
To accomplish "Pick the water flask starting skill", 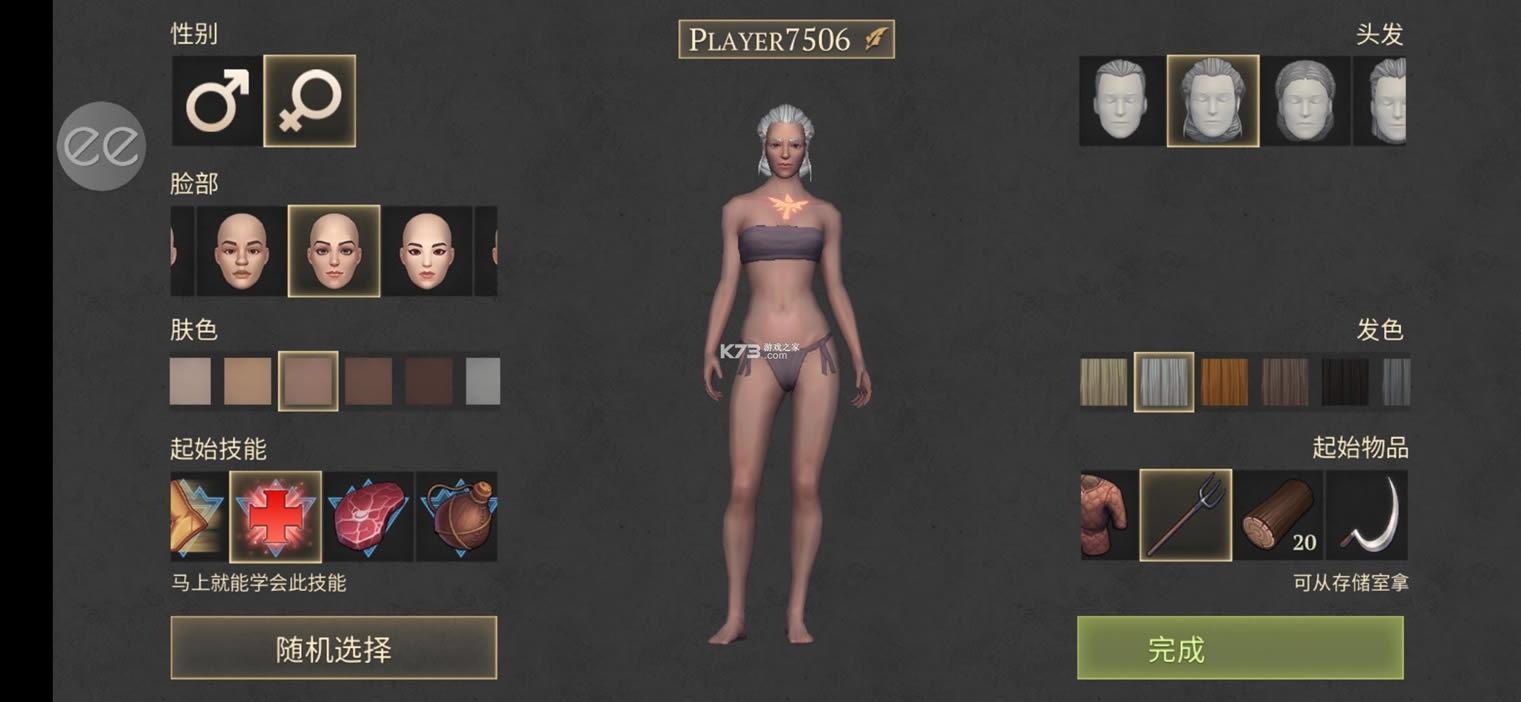I will (459, 516).
